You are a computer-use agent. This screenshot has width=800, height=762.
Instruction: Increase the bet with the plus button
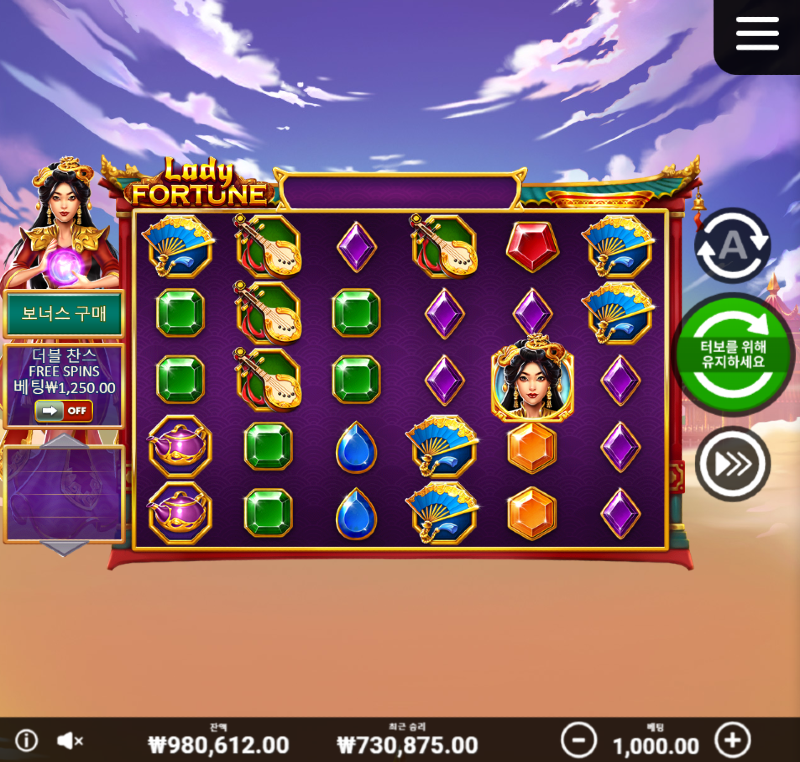733,740
